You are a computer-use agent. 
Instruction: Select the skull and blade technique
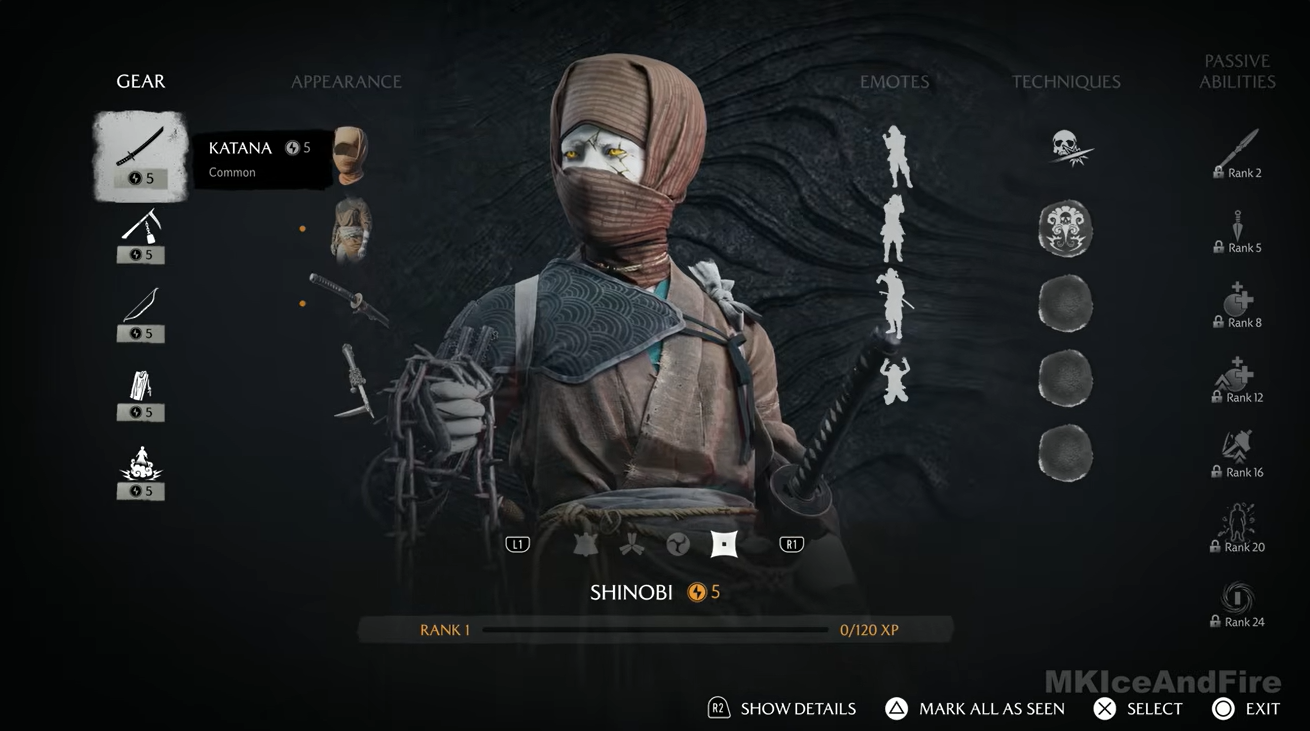[x=1066, y=150]
